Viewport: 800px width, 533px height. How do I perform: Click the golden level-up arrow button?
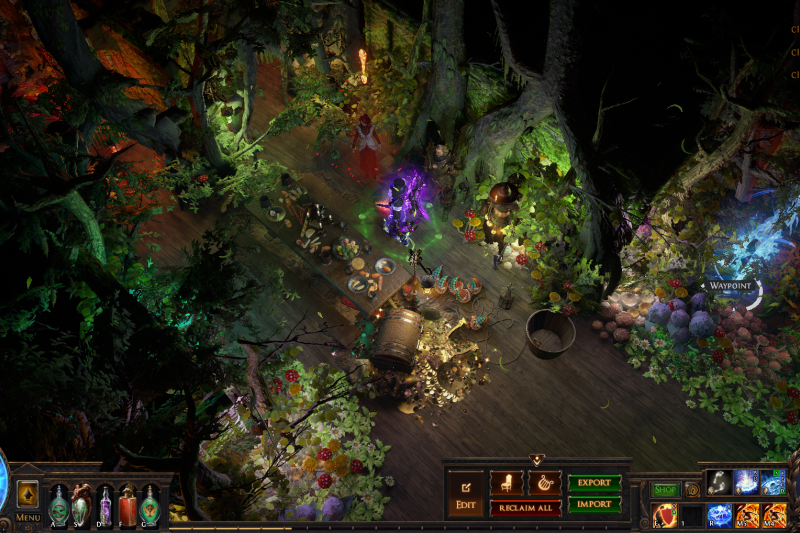pos(28,493)
